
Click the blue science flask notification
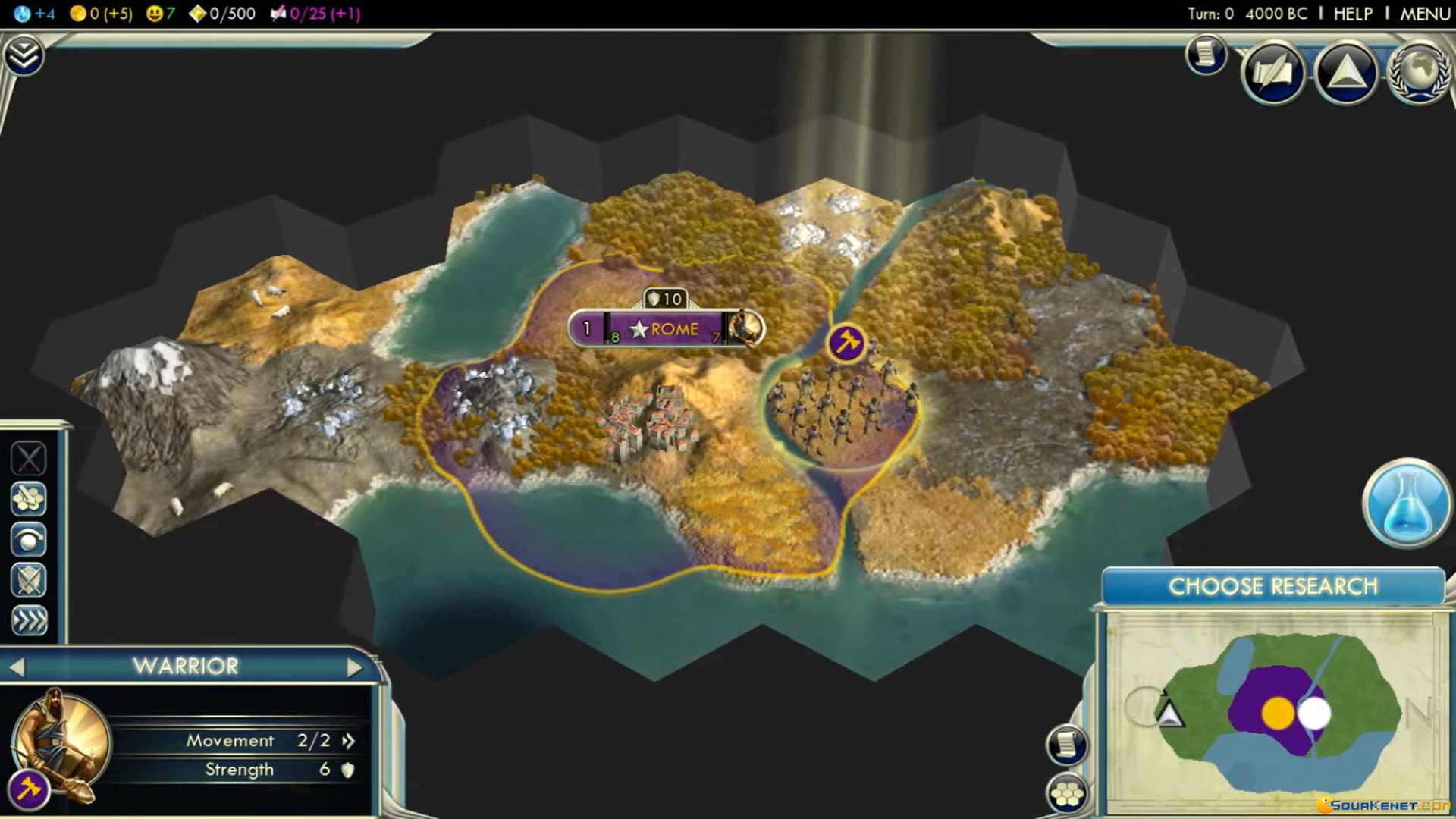[1407, 503]
